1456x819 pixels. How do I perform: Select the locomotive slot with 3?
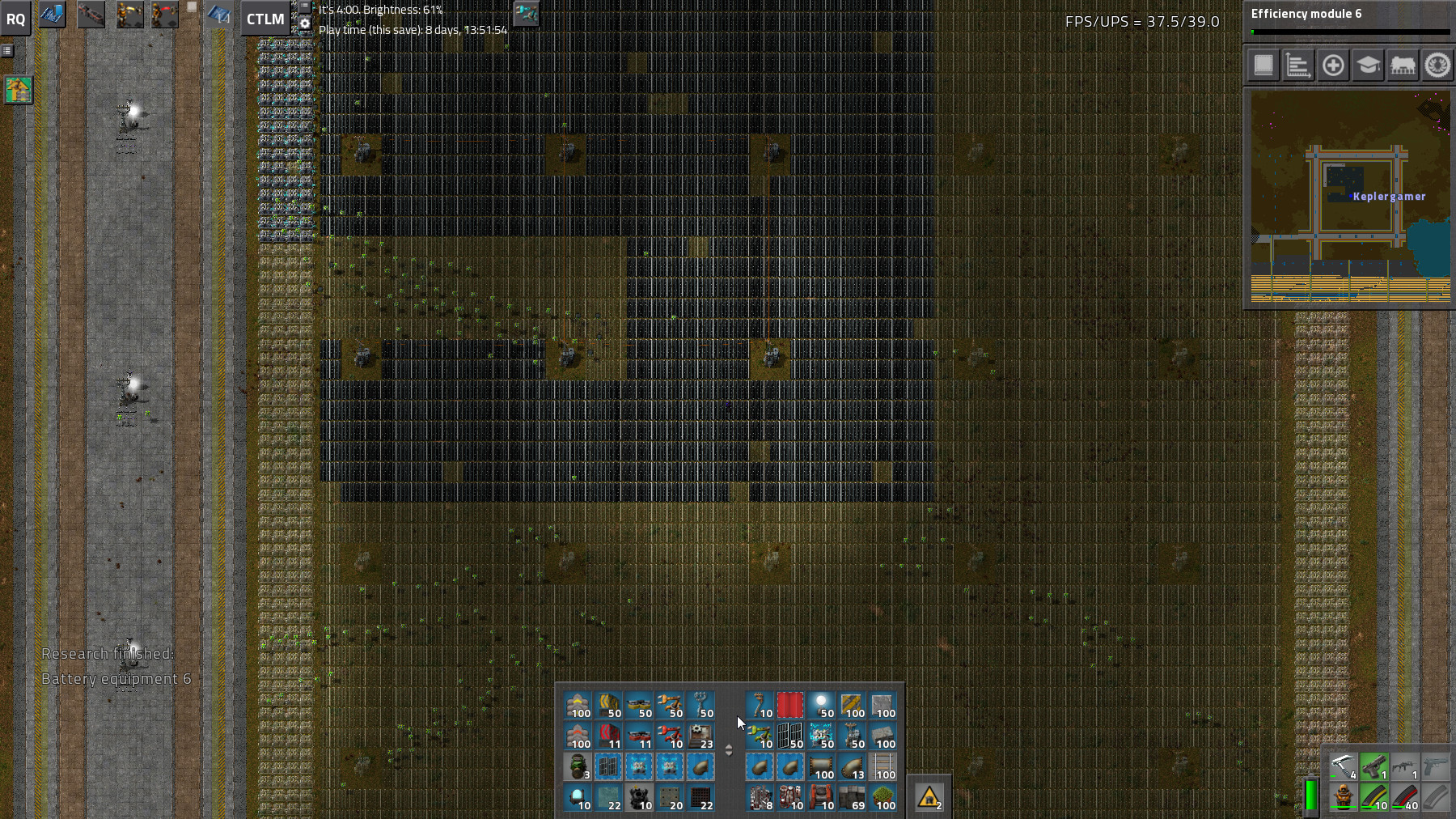click(578, 767)
